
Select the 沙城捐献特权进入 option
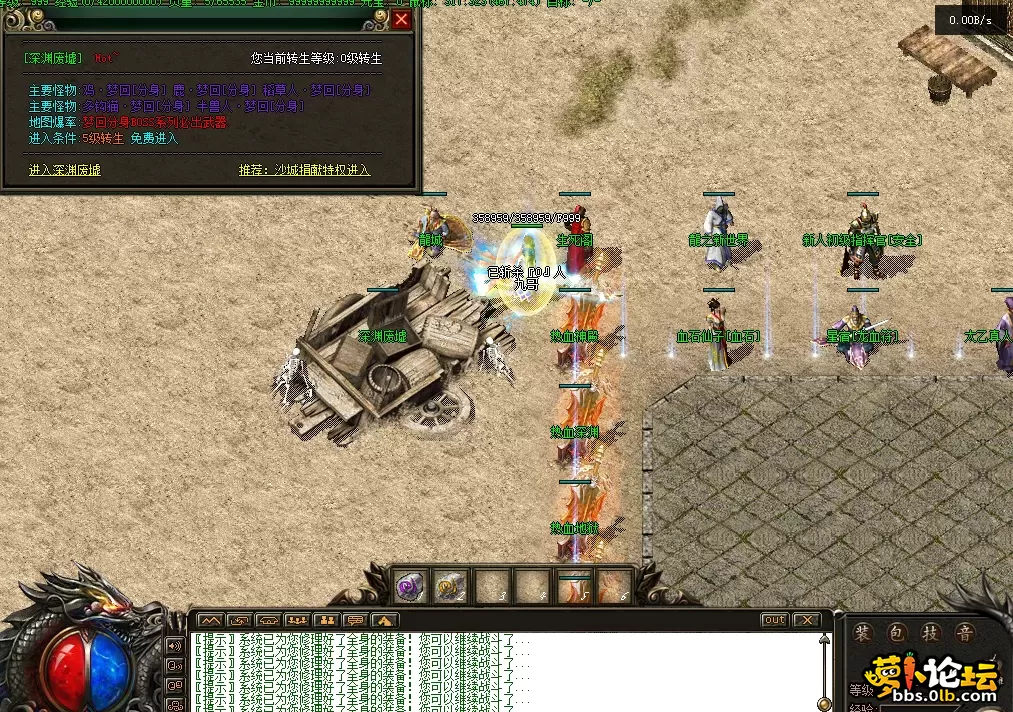(321, 170)
